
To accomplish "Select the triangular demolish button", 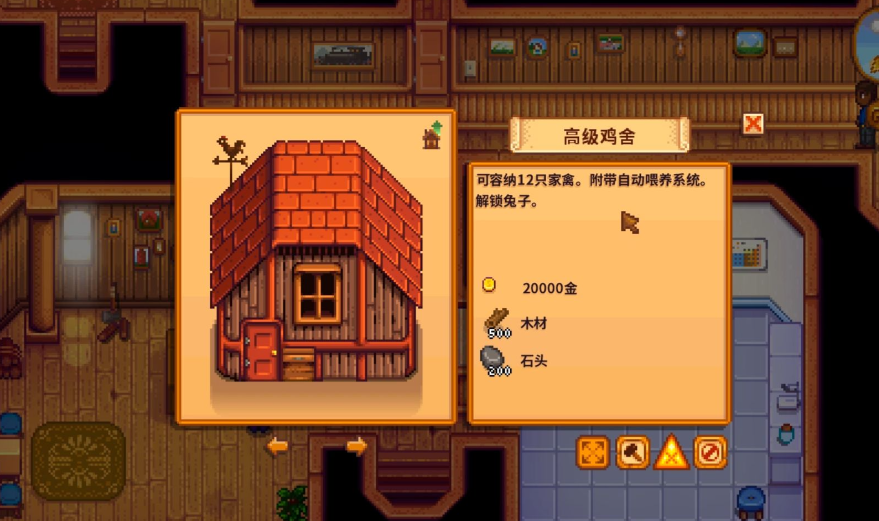I will 671,453.
